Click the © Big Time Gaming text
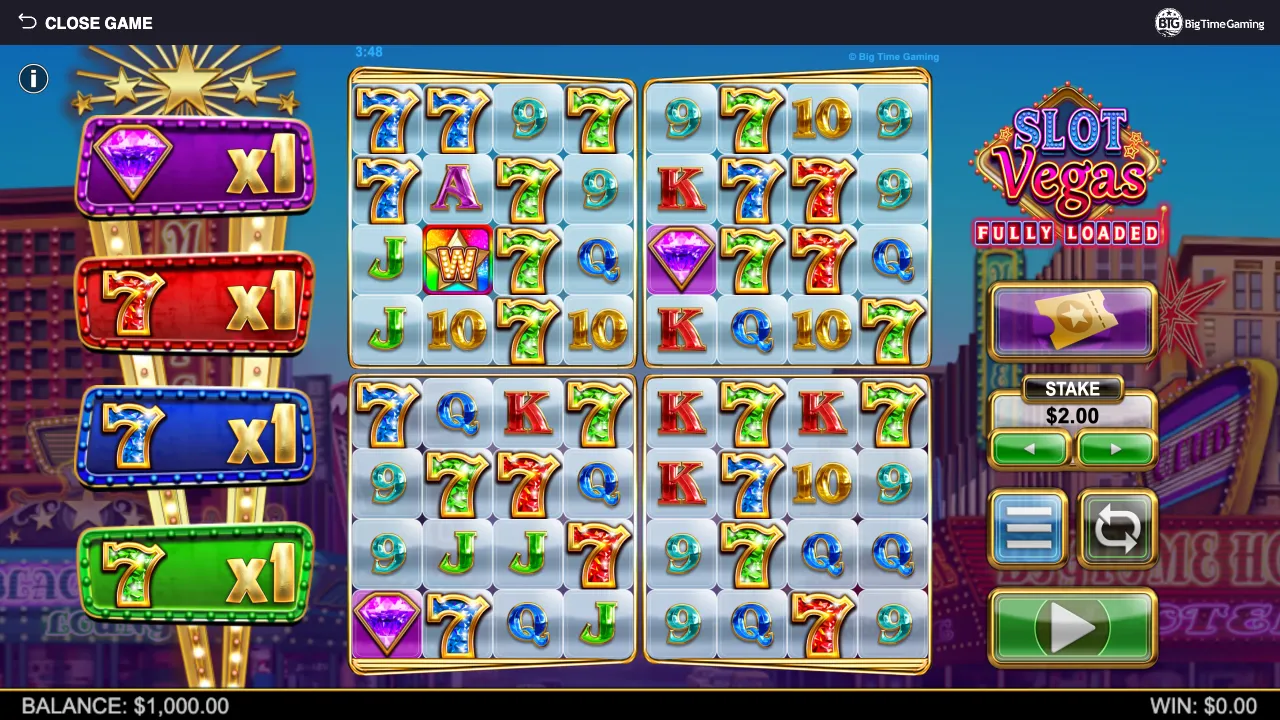 893,57
